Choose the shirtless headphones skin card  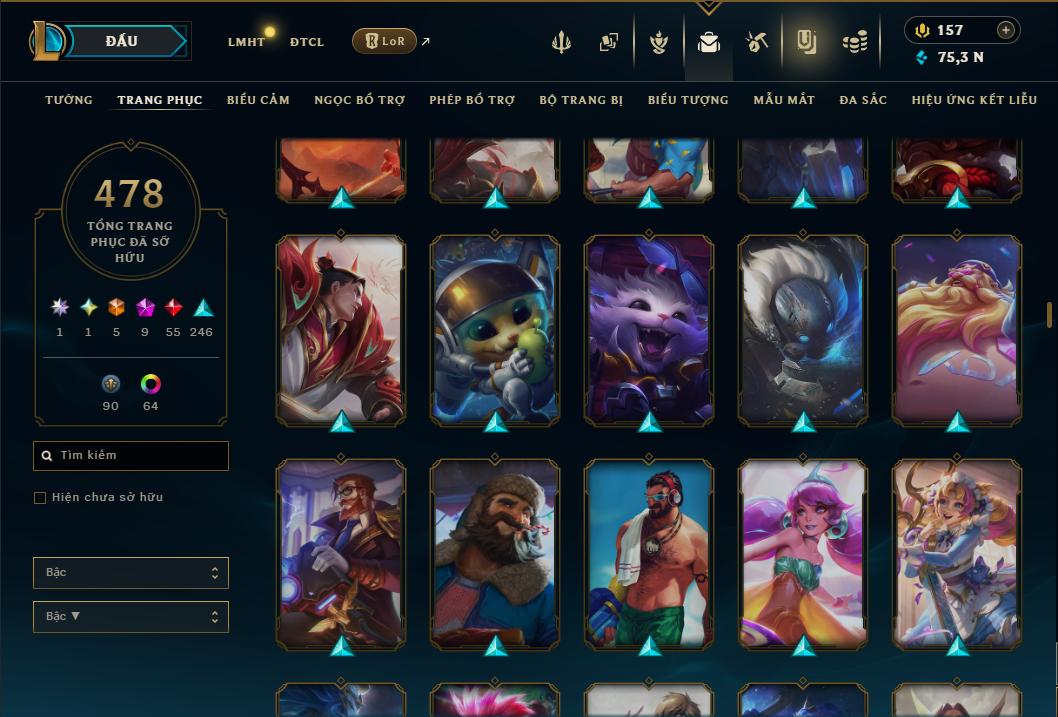649,553
